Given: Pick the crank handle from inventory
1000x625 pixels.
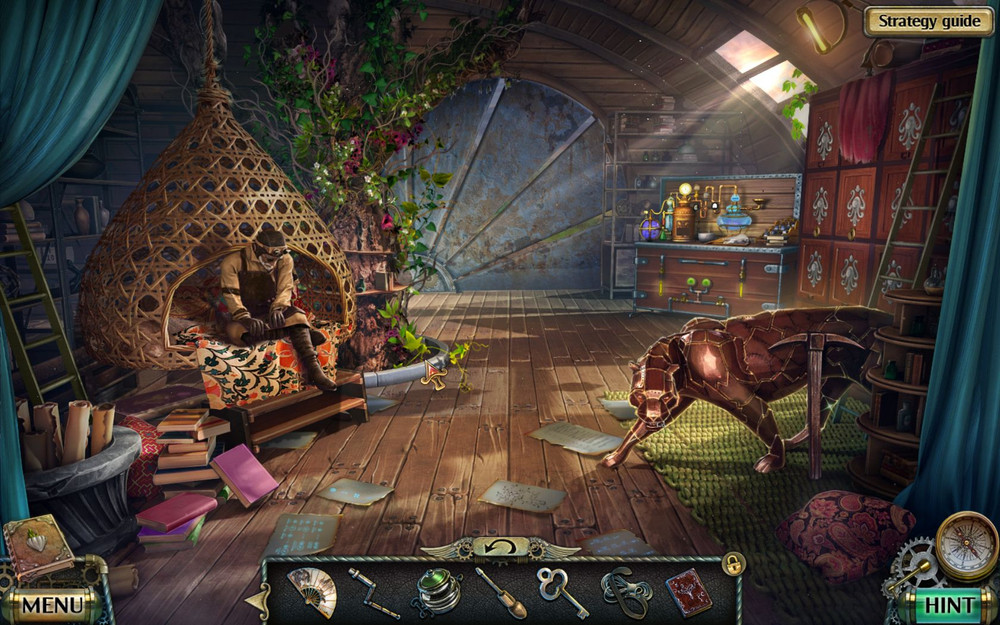Looking at the screenshot, I should (374, 592).
